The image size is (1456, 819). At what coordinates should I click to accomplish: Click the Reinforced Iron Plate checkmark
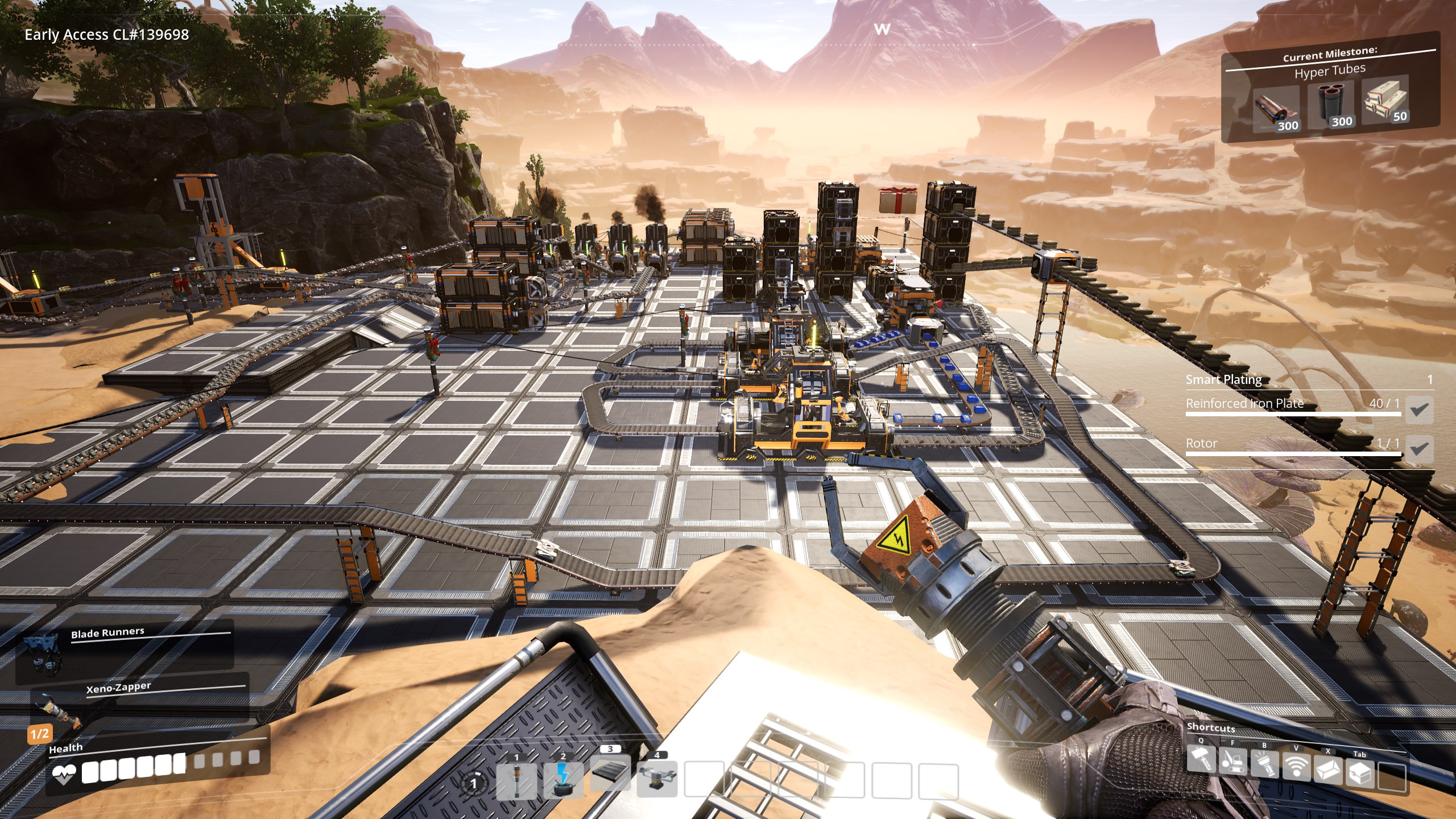tap(1419, 408)
